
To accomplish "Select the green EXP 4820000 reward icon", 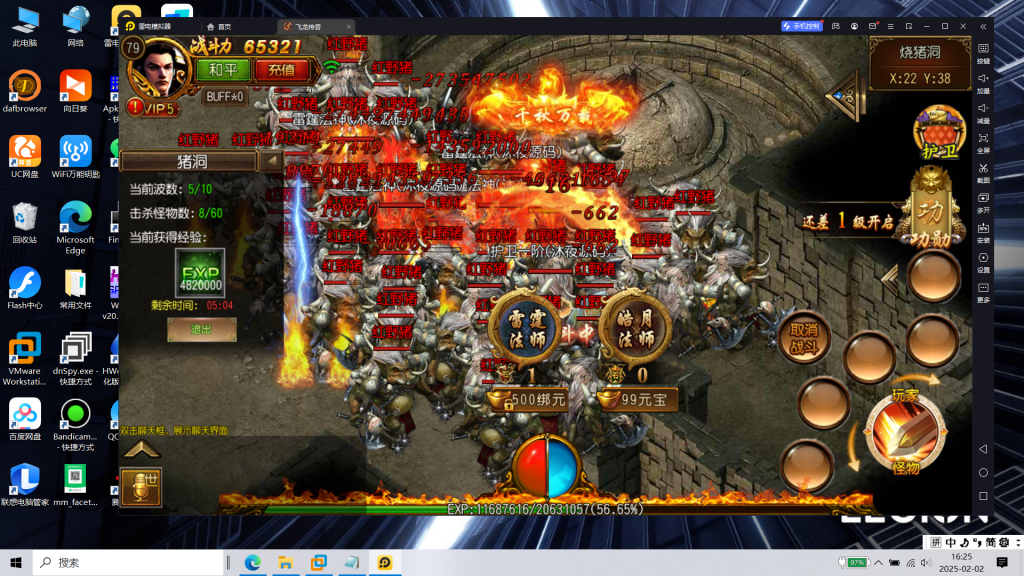I will click(x=200, y=272).
